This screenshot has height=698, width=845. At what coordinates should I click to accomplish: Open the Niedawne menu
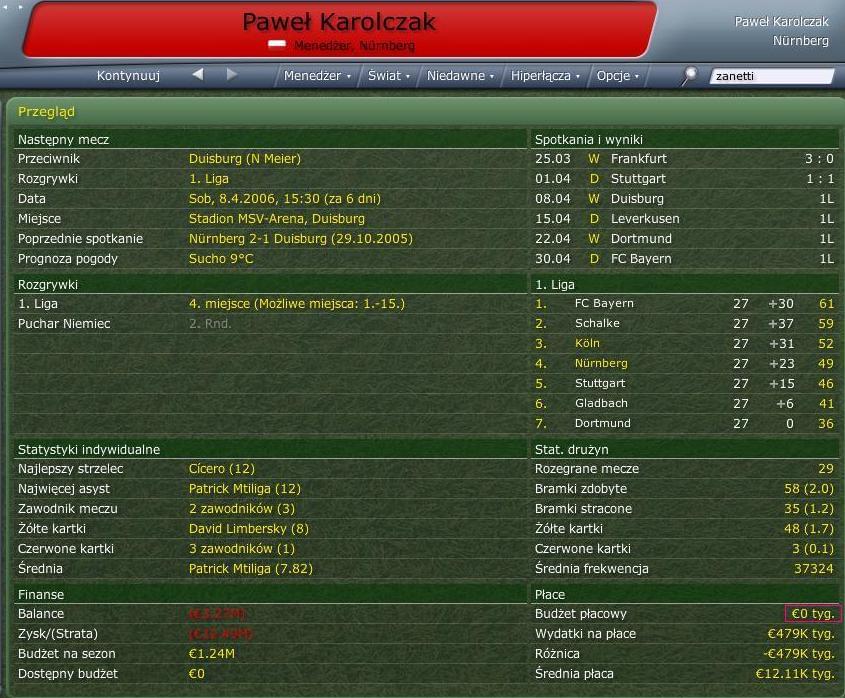[460, 76]
